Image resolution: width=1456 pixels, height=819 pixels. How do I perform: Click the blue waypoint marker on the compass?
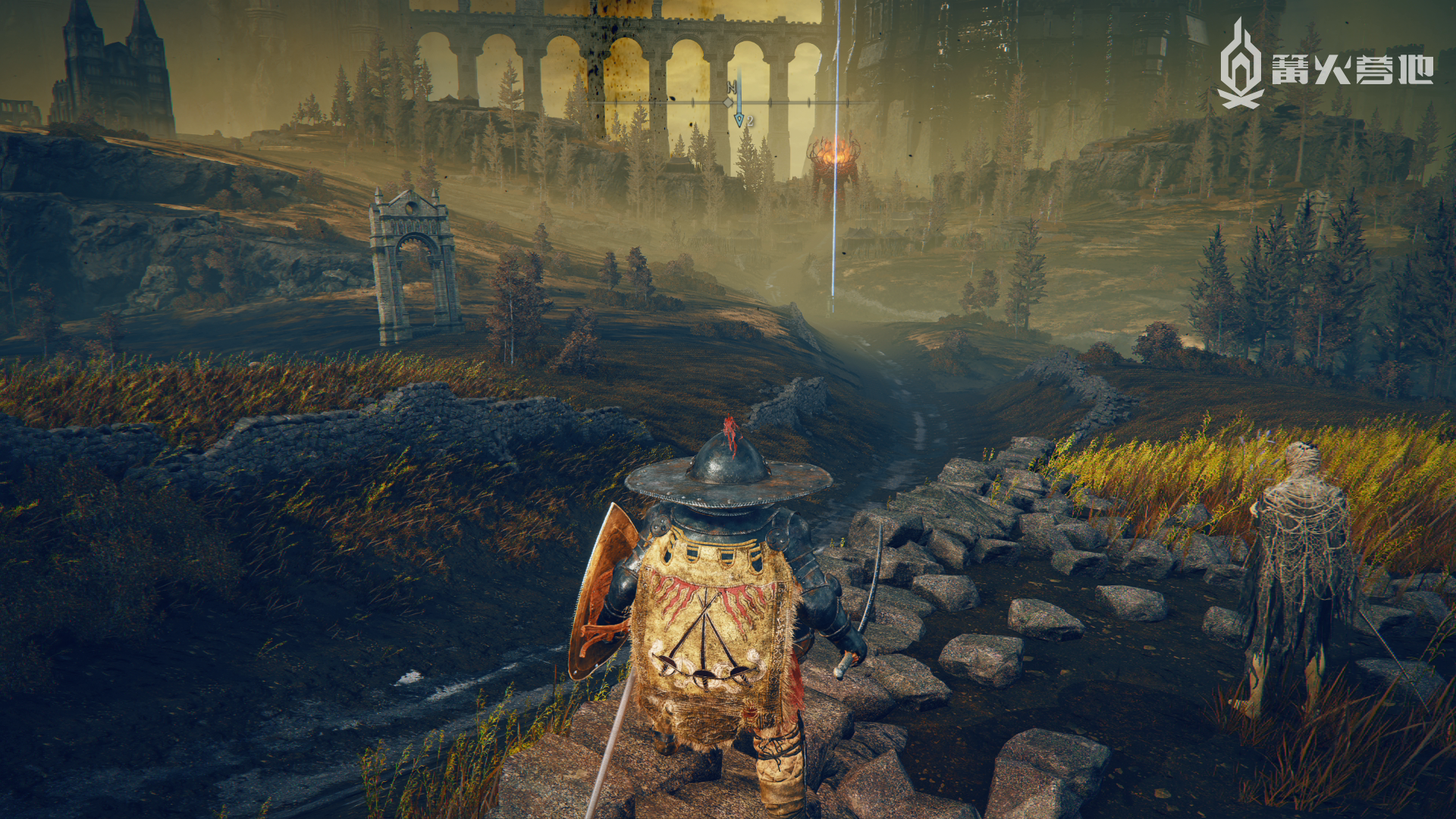click(739, 119)
